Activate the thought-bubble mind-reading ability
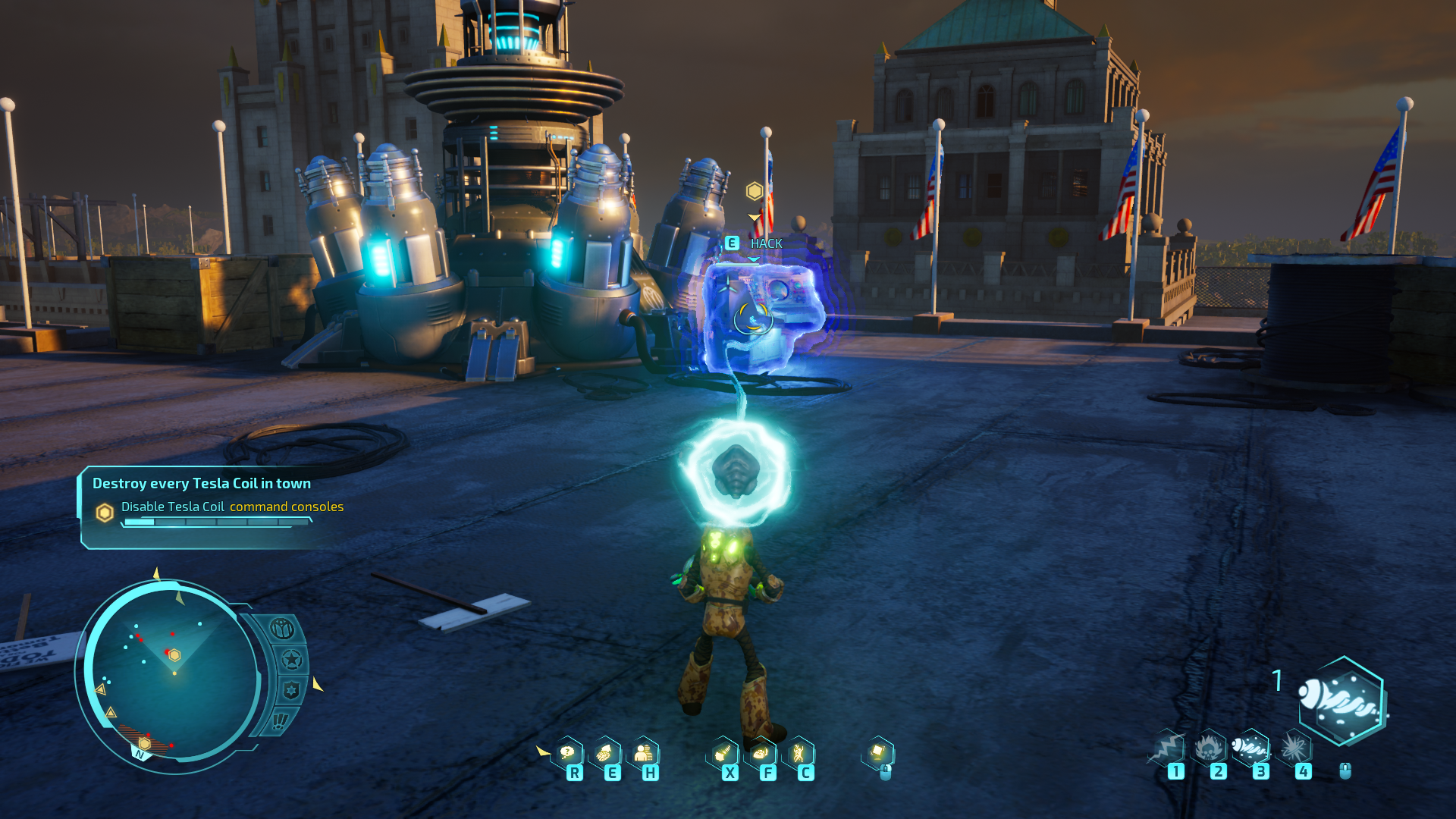Viewport: 1456px width, 819px height. pyautogui.click(x=568, y=754)
